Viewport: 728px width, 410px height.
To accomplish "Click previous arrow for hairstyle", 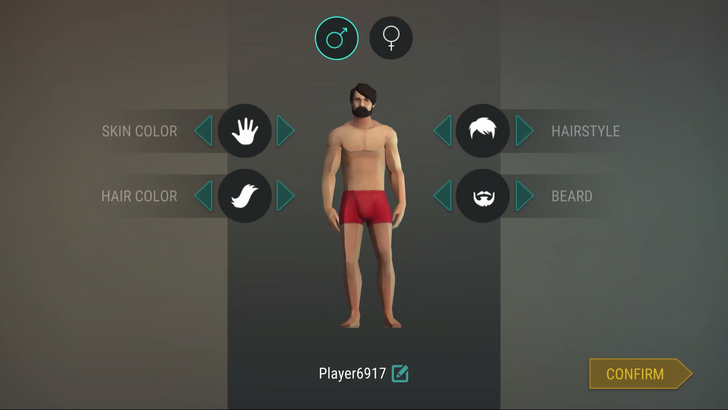I will (x=442, y=131).
